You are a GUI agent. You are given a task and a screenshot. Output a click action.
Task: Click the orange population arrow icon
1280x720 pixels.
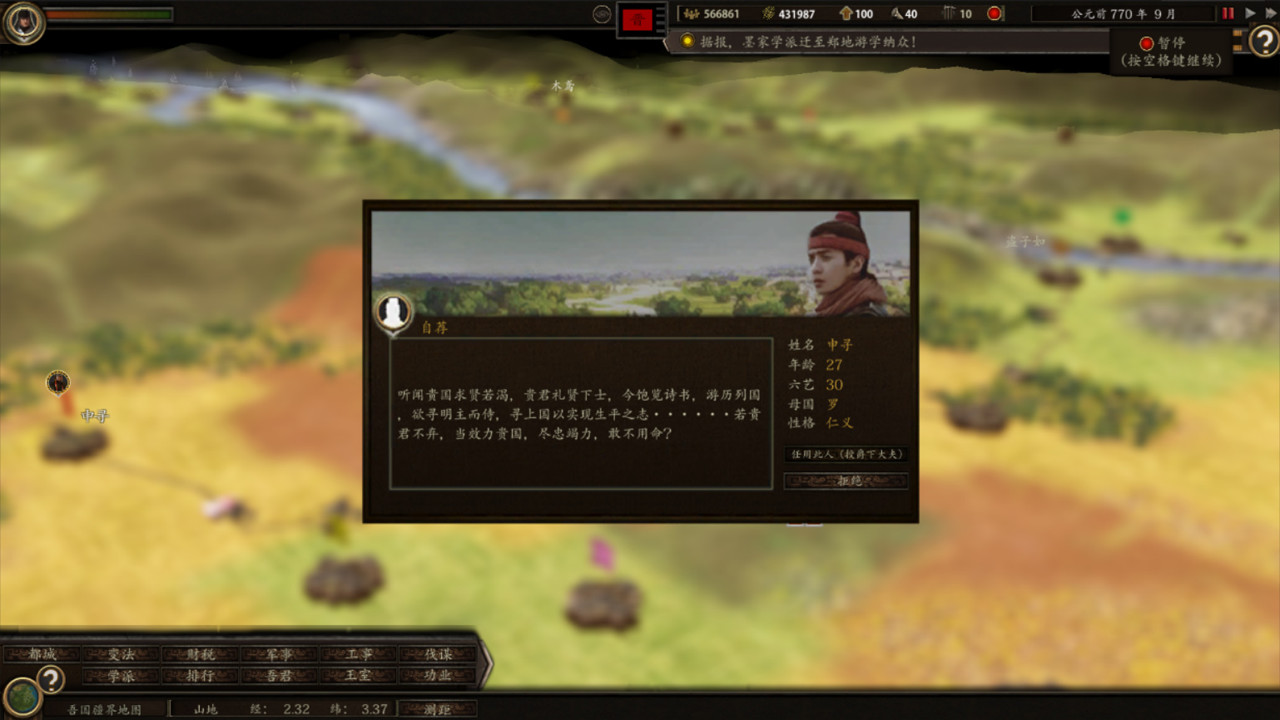pos(846,13)
